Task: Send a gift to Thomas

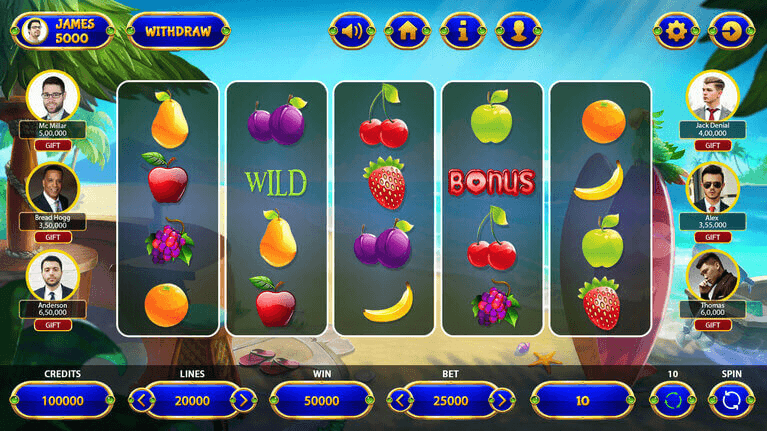Action: point(713,325)
